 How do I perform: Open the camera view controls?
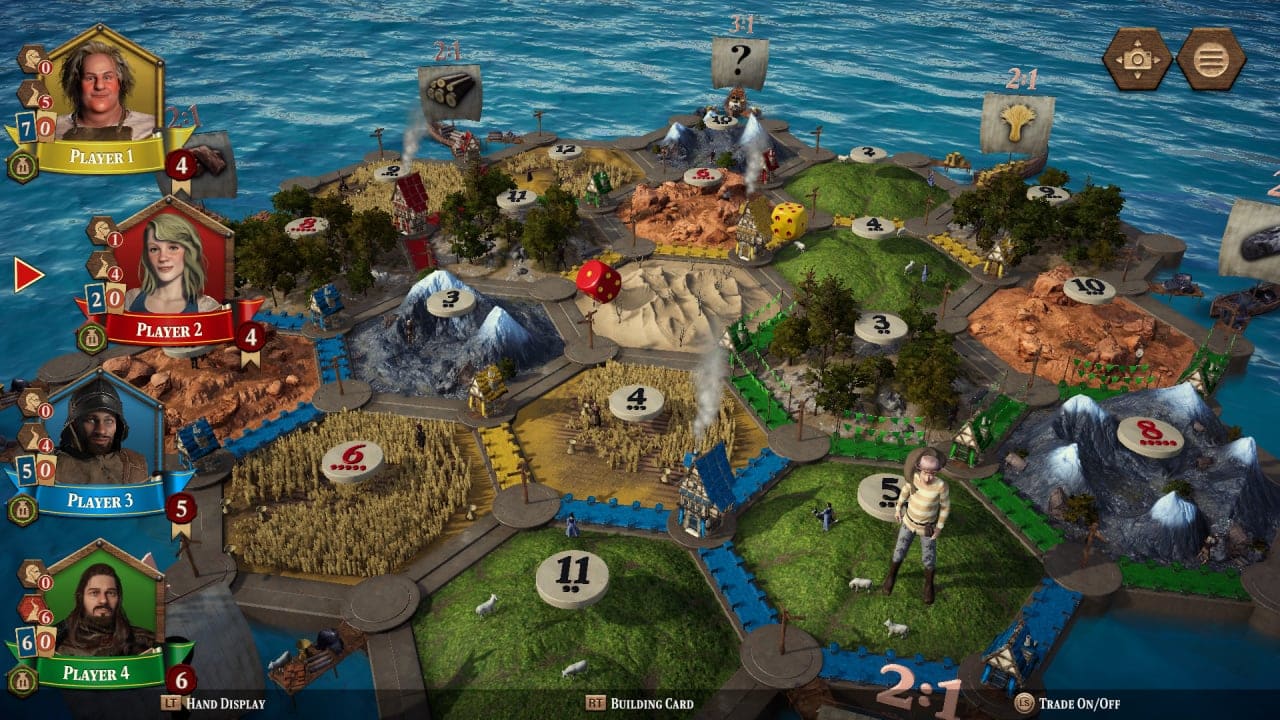(x=1135, y=58)
